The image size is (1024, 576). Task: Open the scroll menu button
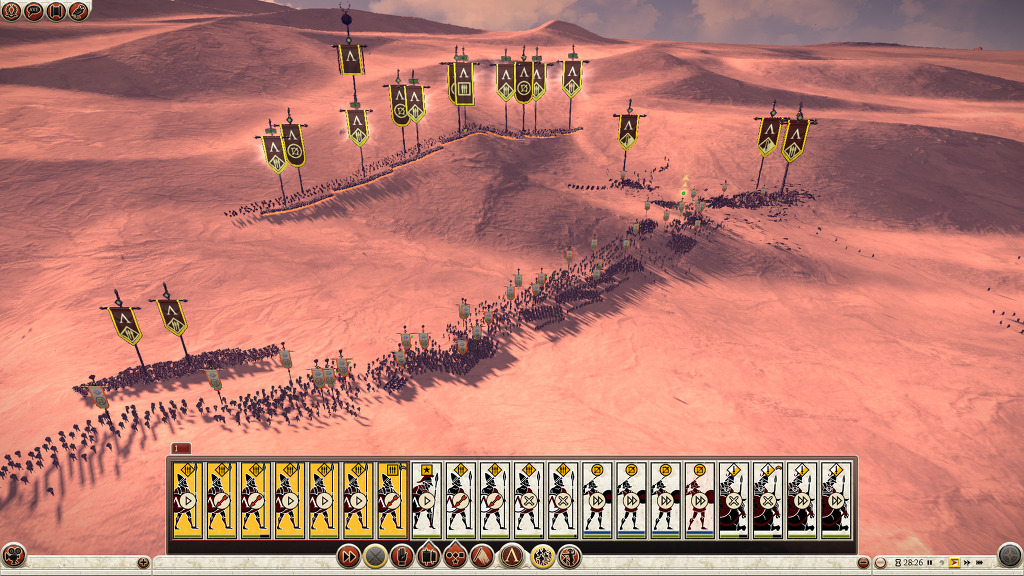[56, 11]
